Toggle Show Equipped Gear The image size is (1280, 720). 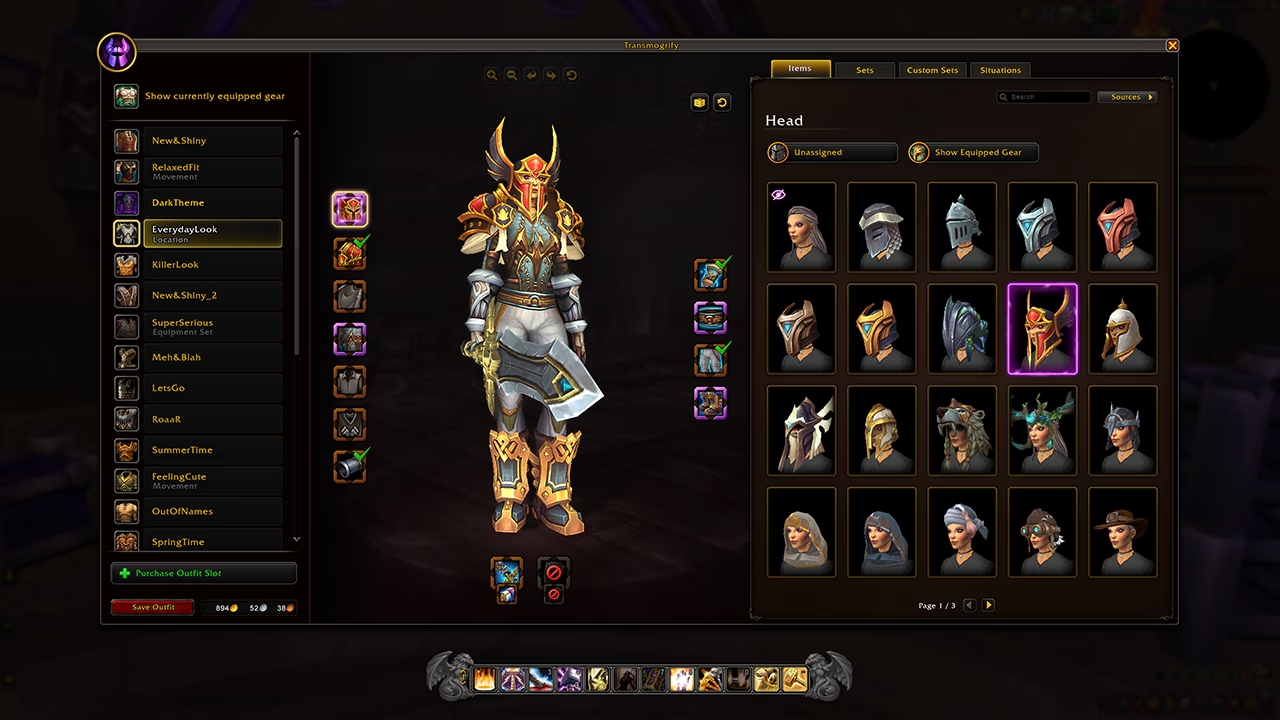pyautogui.click(x=971, y=152)
